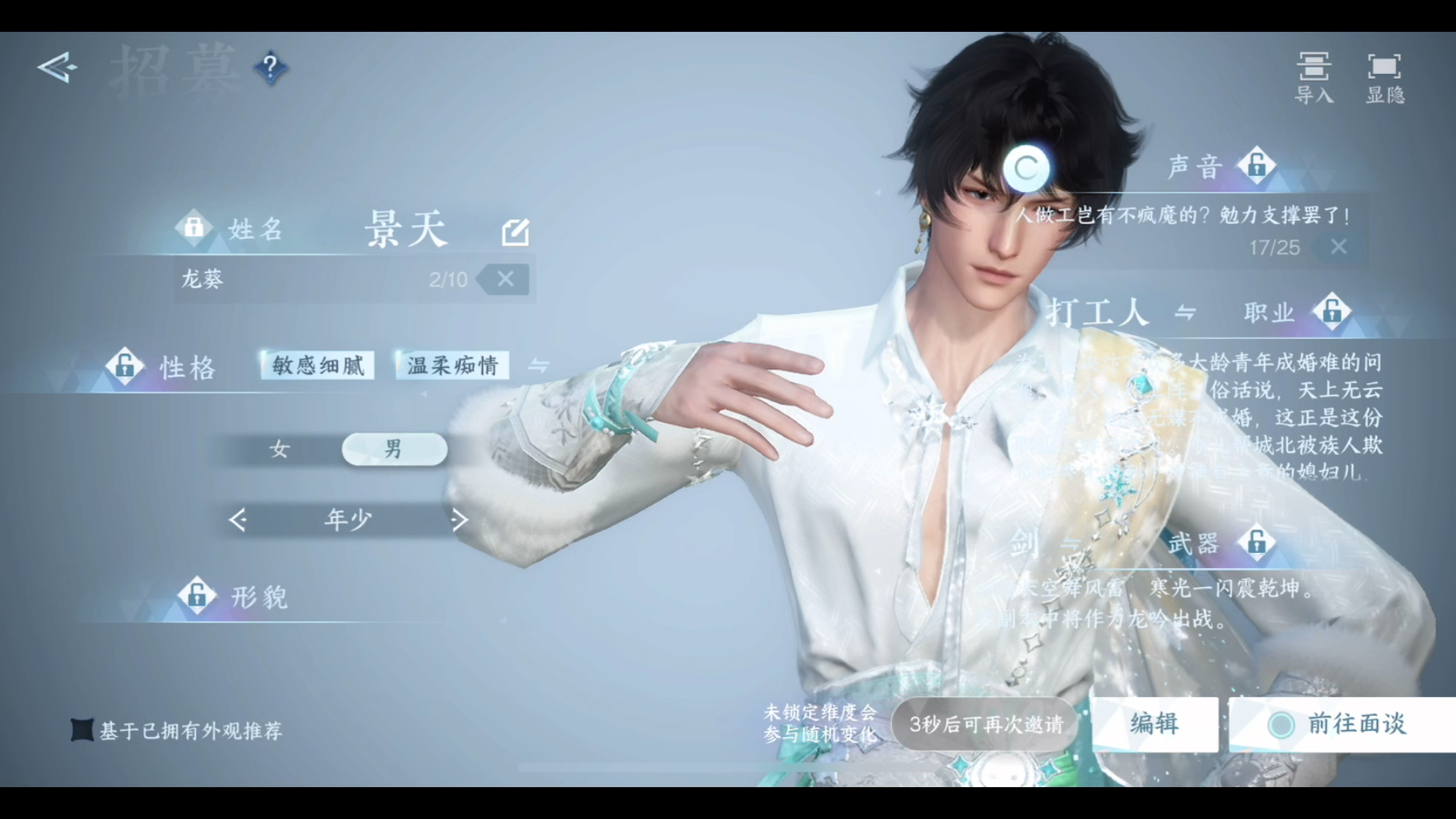Toggle the lock next to 职业 occupation
Image resolution: width=1456 pixels, height=819 pixels.
point(1332,311)
